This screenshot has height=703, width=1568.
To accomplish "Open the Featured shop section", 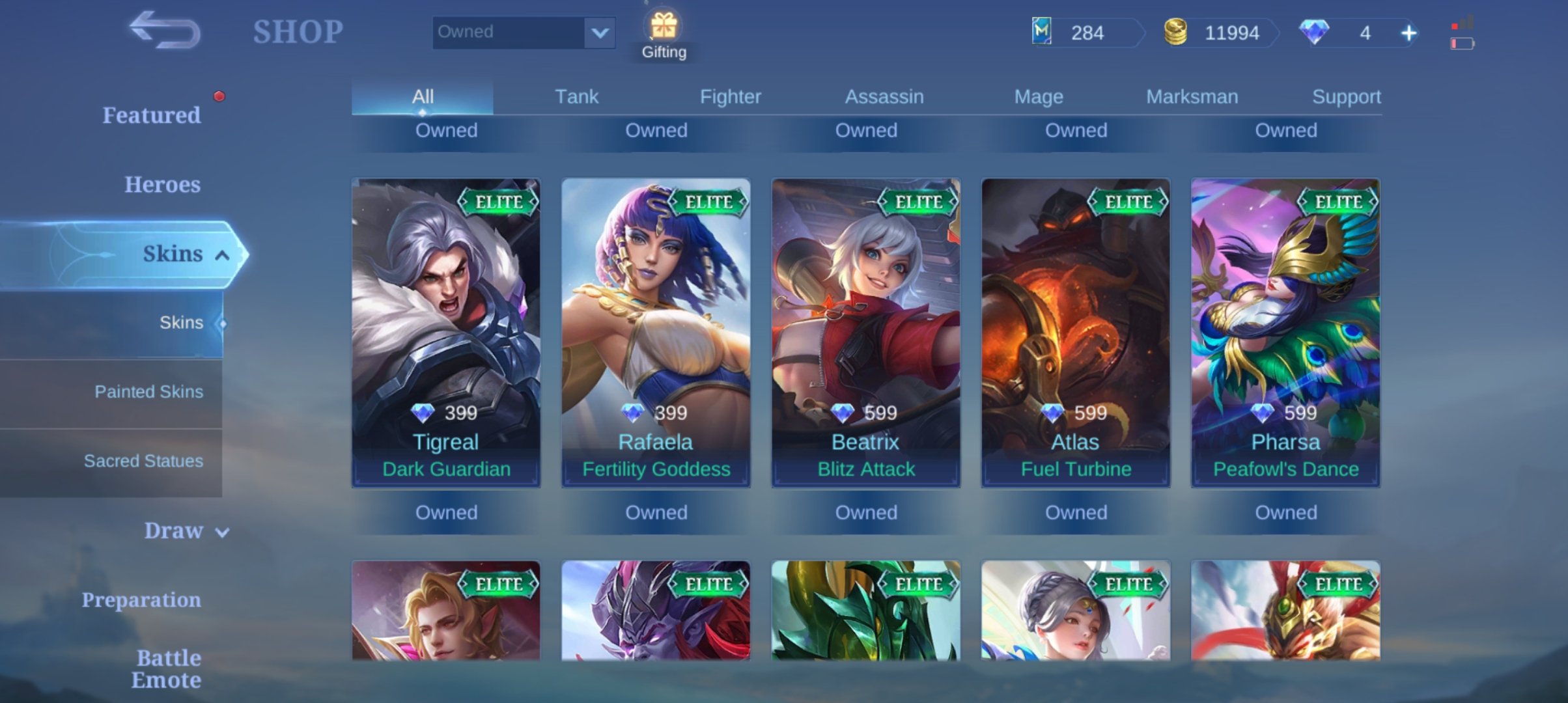I will click(x=151, y=115).
